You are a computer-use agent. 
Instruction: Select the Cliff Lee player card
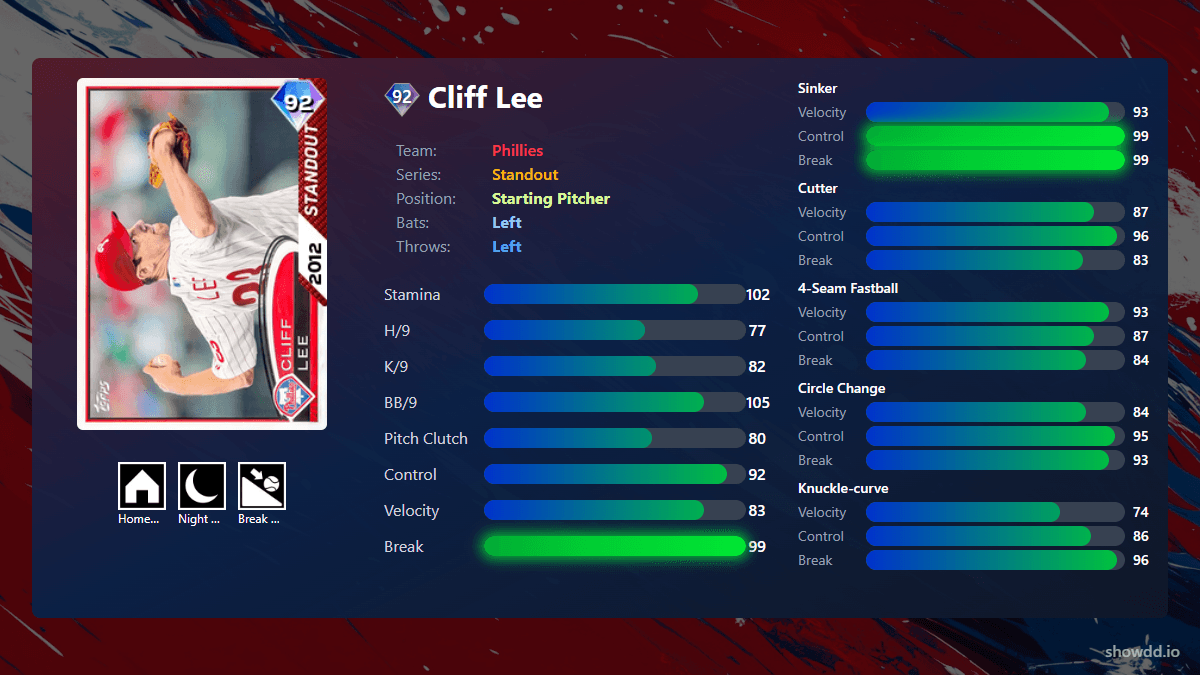coord(202,254)
